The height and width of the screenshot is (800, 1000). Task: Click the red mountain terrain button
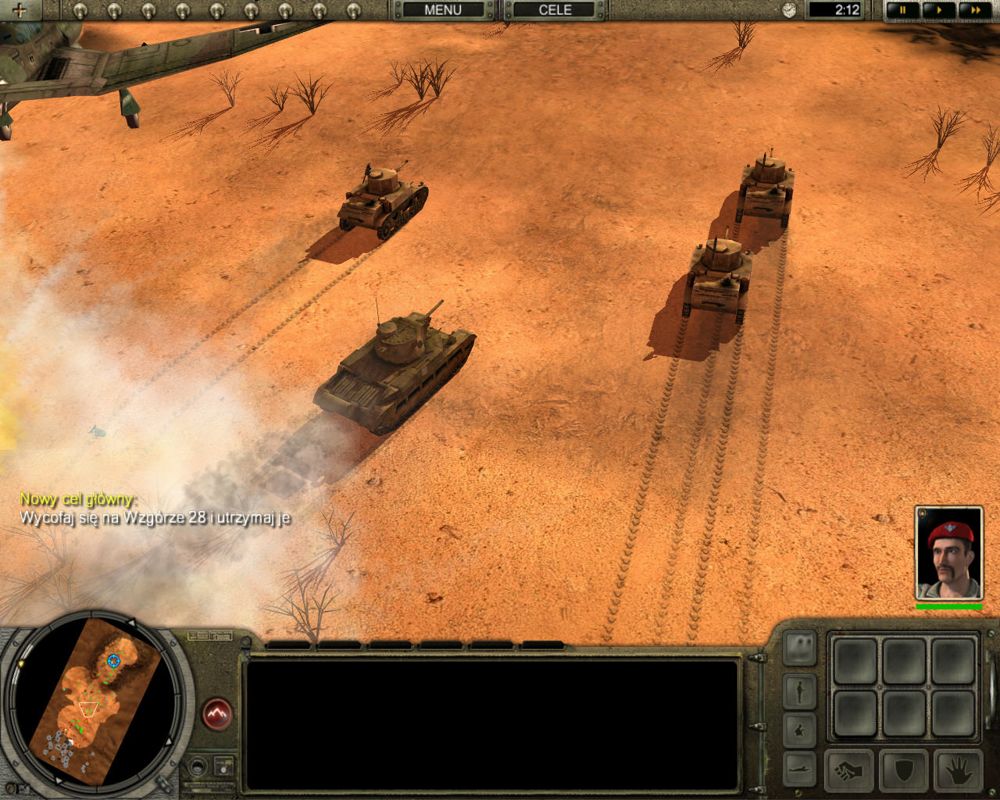[217, 714]
